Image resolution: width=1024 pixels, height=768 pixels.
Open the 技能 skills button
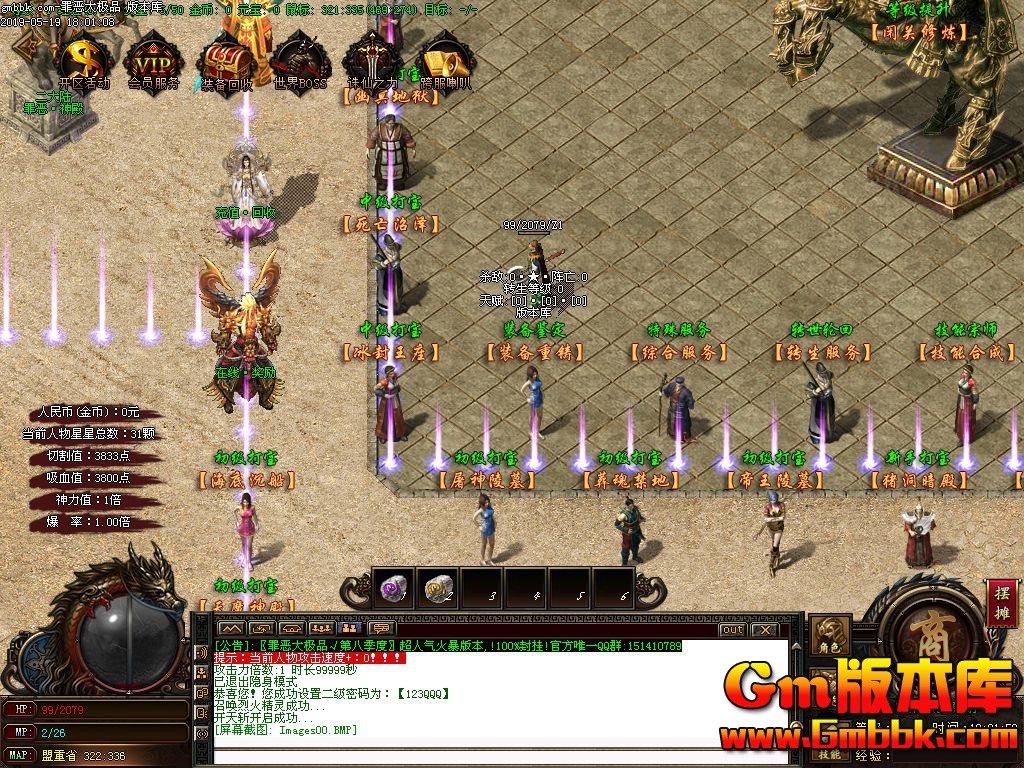point(830,755)
